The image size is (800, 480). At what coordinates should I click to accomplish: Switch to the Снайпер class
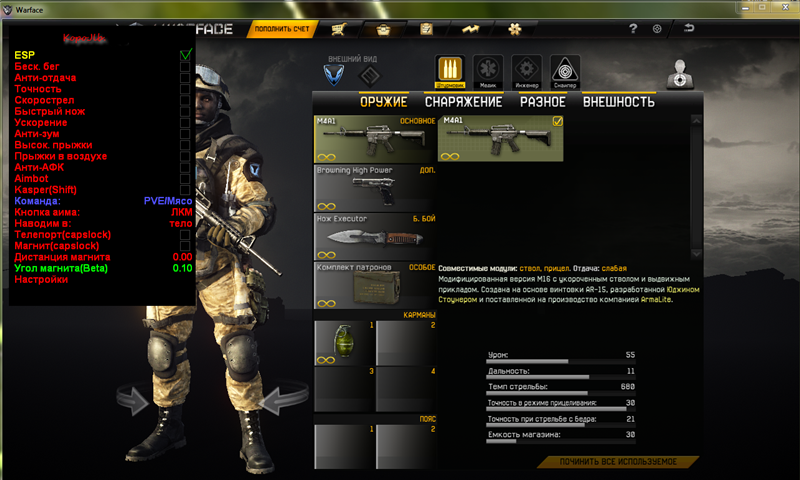(564, 71)
